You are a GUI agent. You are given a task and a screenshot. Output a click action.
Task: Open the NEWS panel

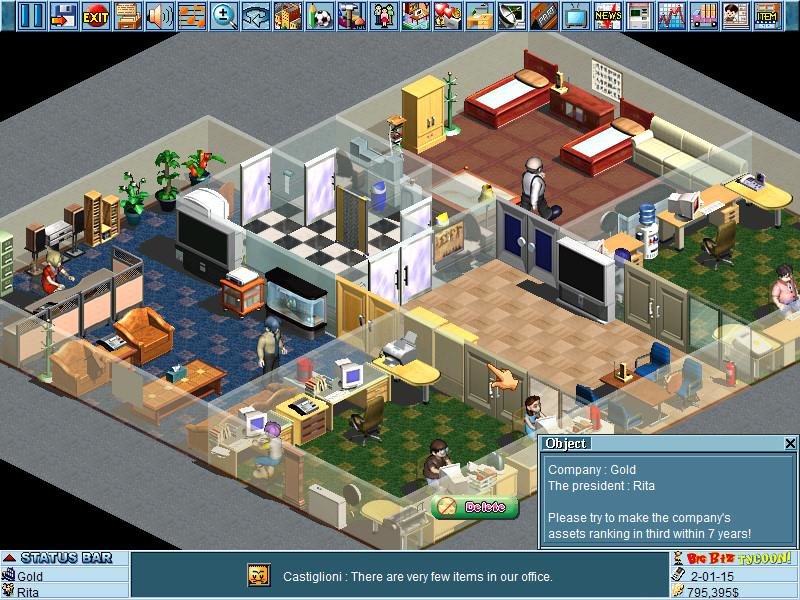pos(607,15)
